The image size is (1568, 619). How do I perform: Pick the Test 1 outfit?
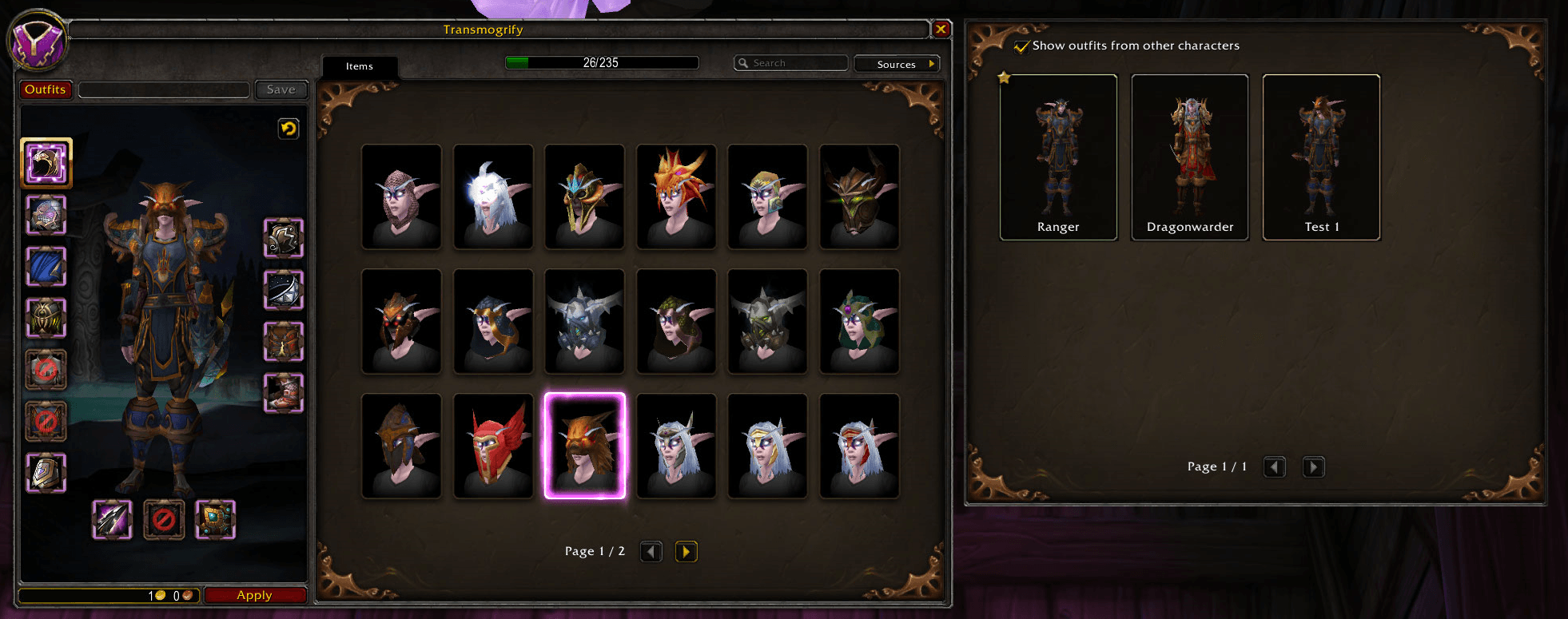[1321, 157]
